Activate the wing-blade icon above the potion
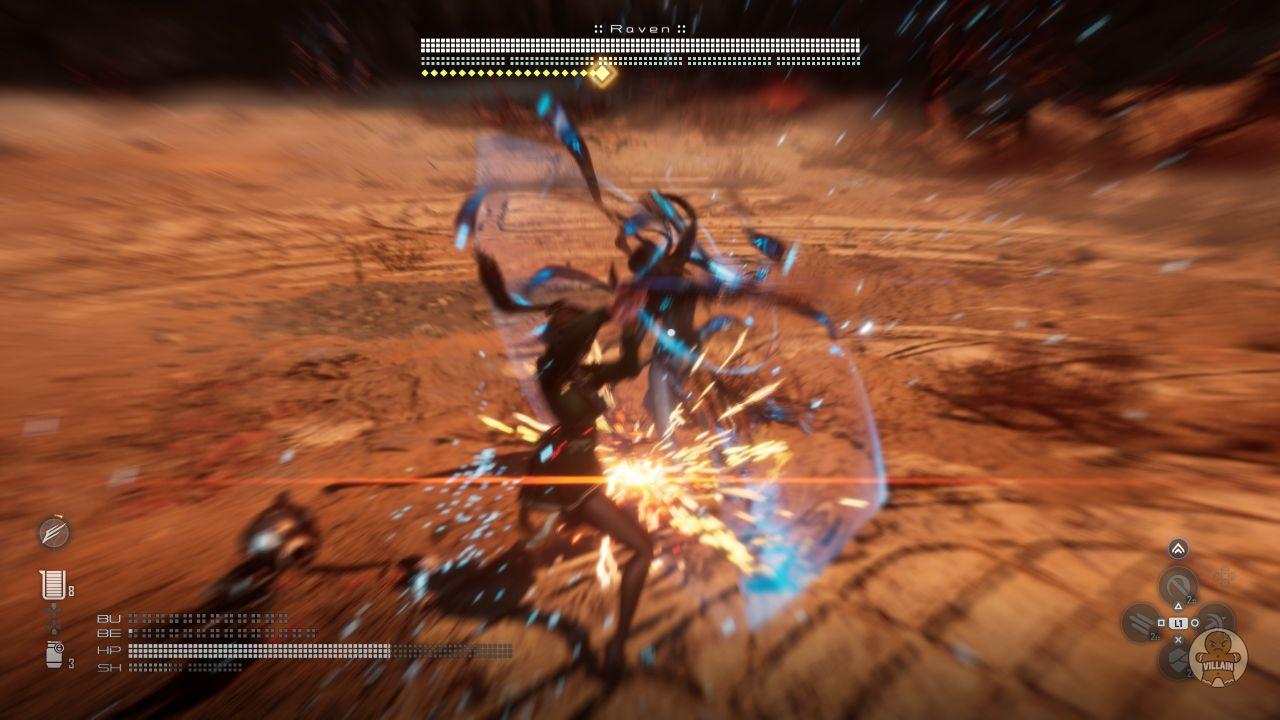Viewport: 1280px width, 720px height. pos(54,533)
